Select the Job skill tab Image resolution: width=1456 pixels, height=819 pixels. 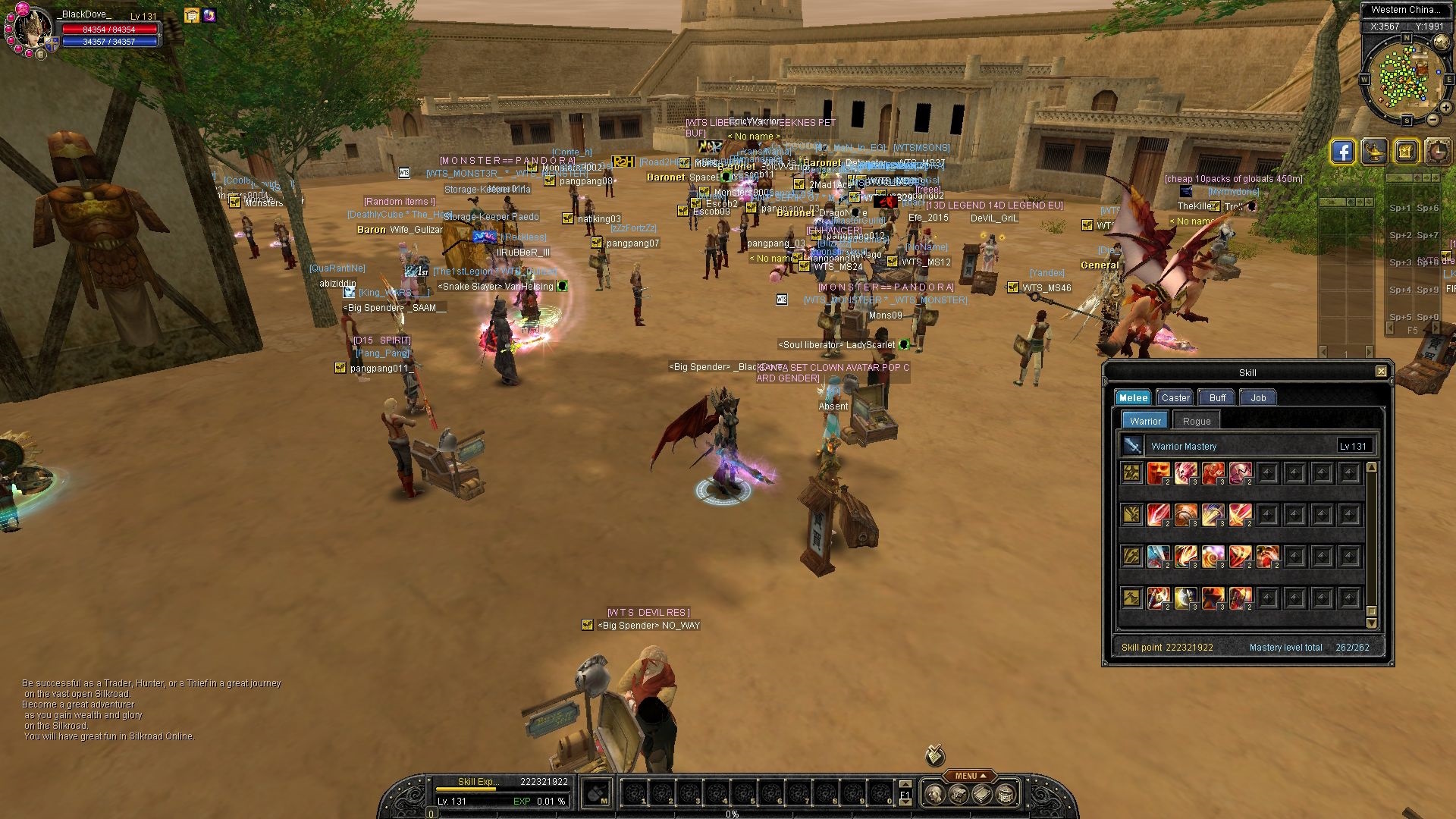pos(1258,397)
